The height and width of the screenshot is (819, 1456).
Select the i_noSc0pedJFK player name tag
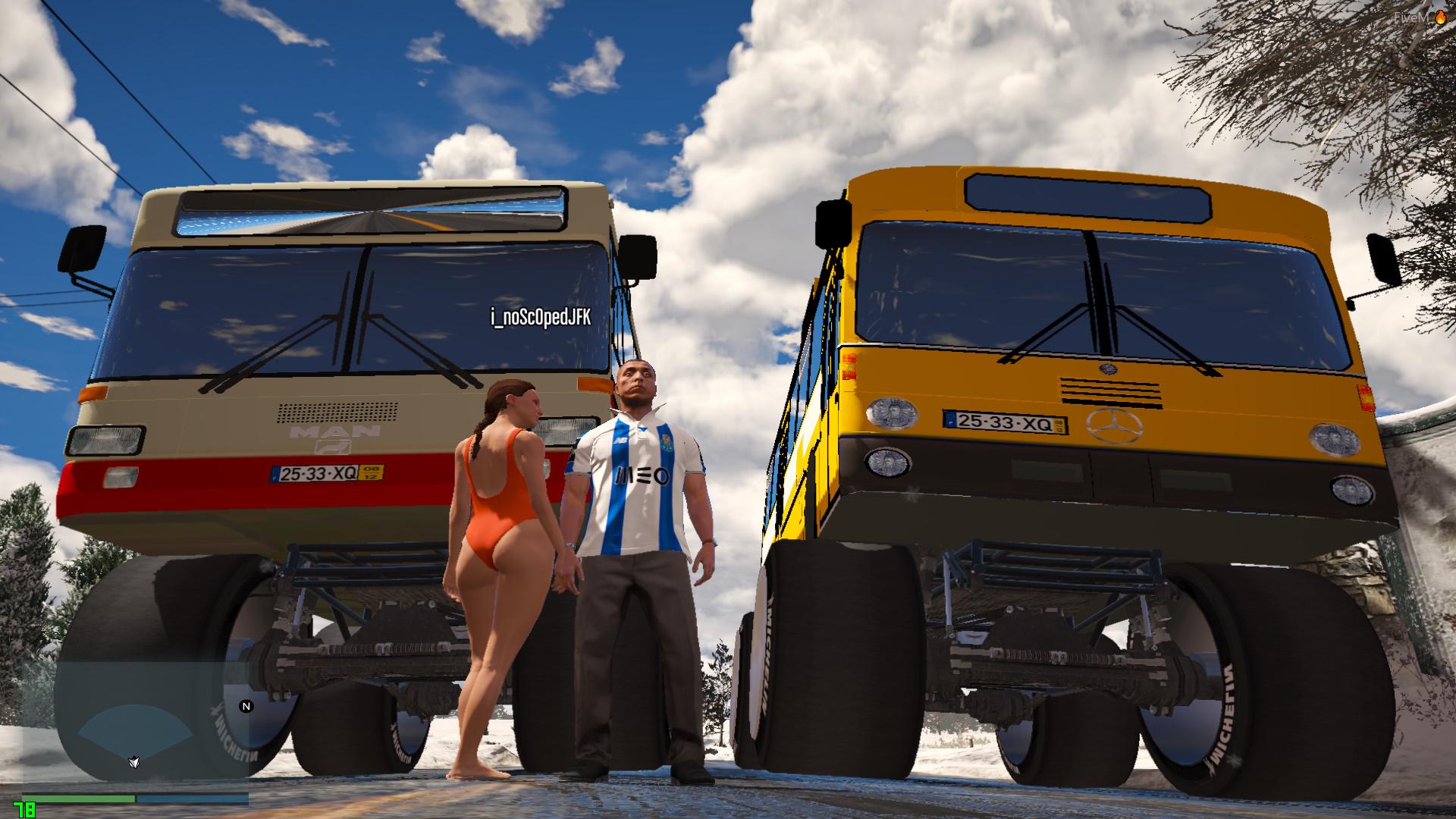tap(540, 318)
